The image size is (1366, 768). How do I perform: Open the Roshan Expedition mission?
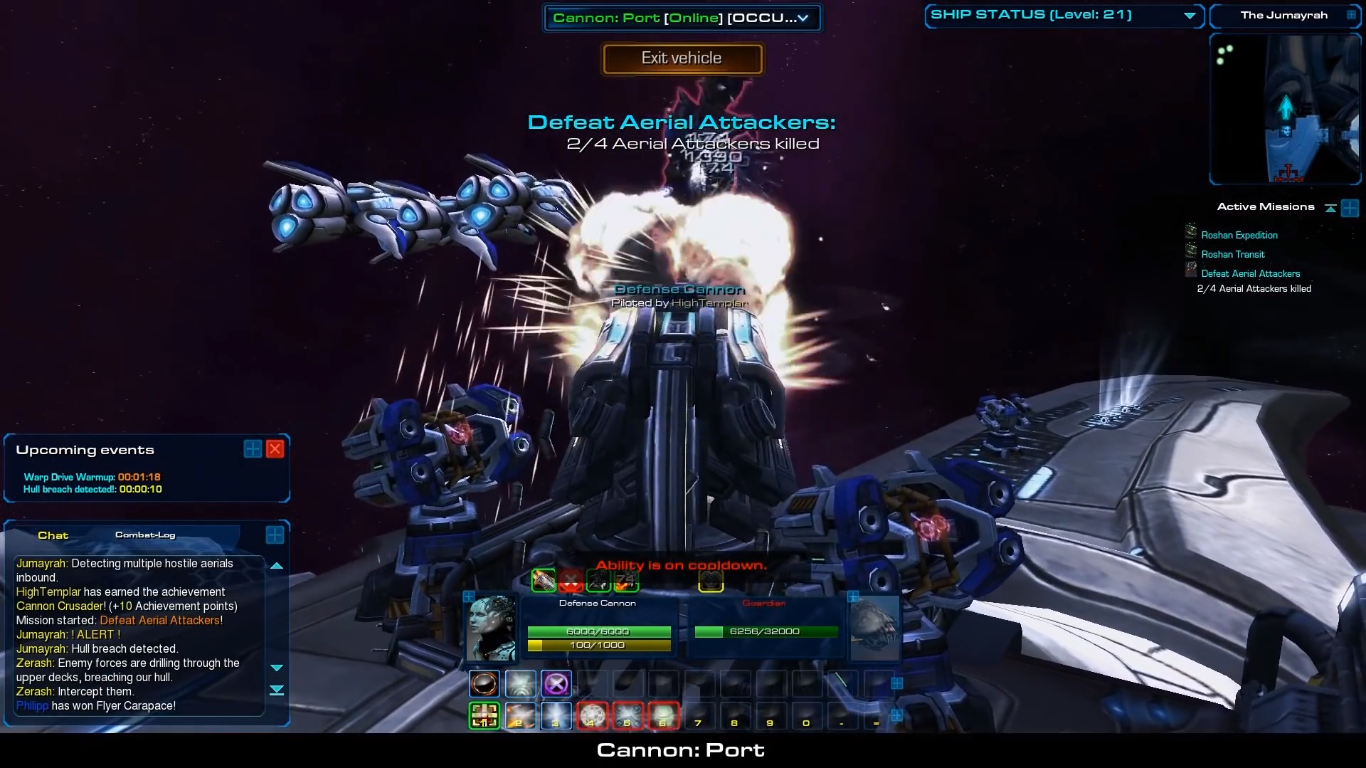coord(1239,235)
